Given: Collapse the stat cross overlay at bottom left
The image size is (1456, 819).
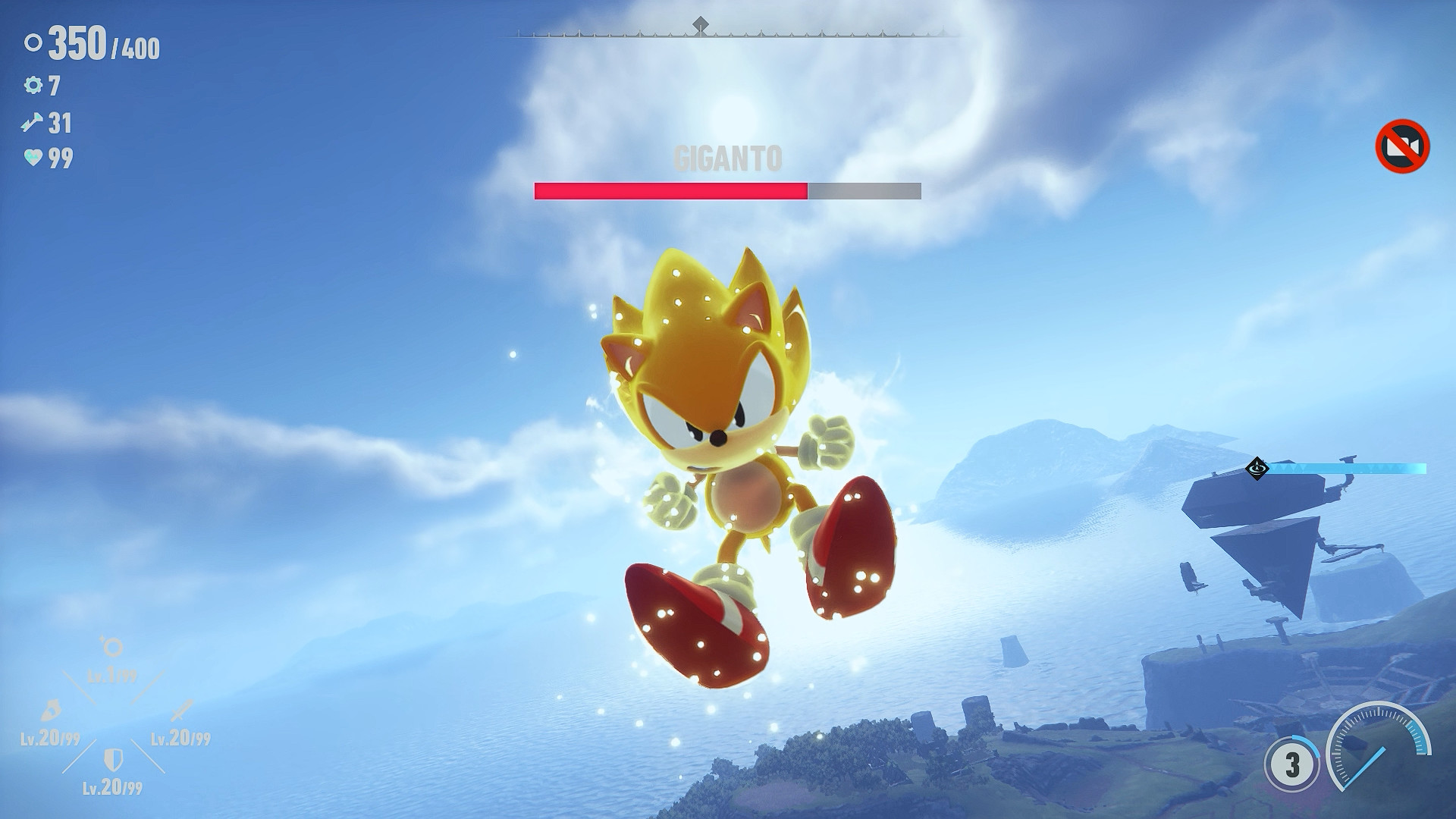Looking at the screenshot, I should coord(114,715).
